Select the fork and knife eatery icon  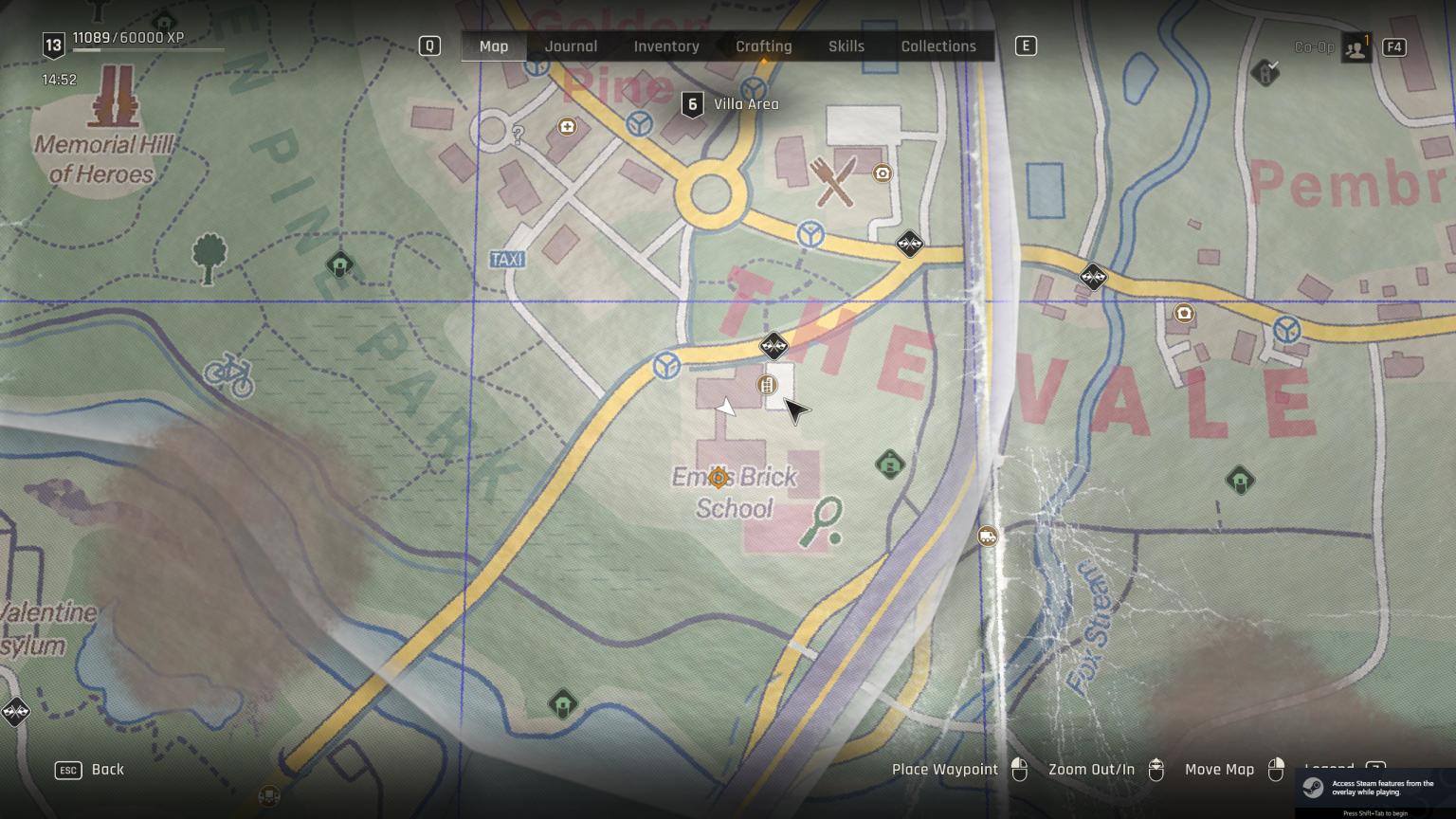(x=834, y=178)
